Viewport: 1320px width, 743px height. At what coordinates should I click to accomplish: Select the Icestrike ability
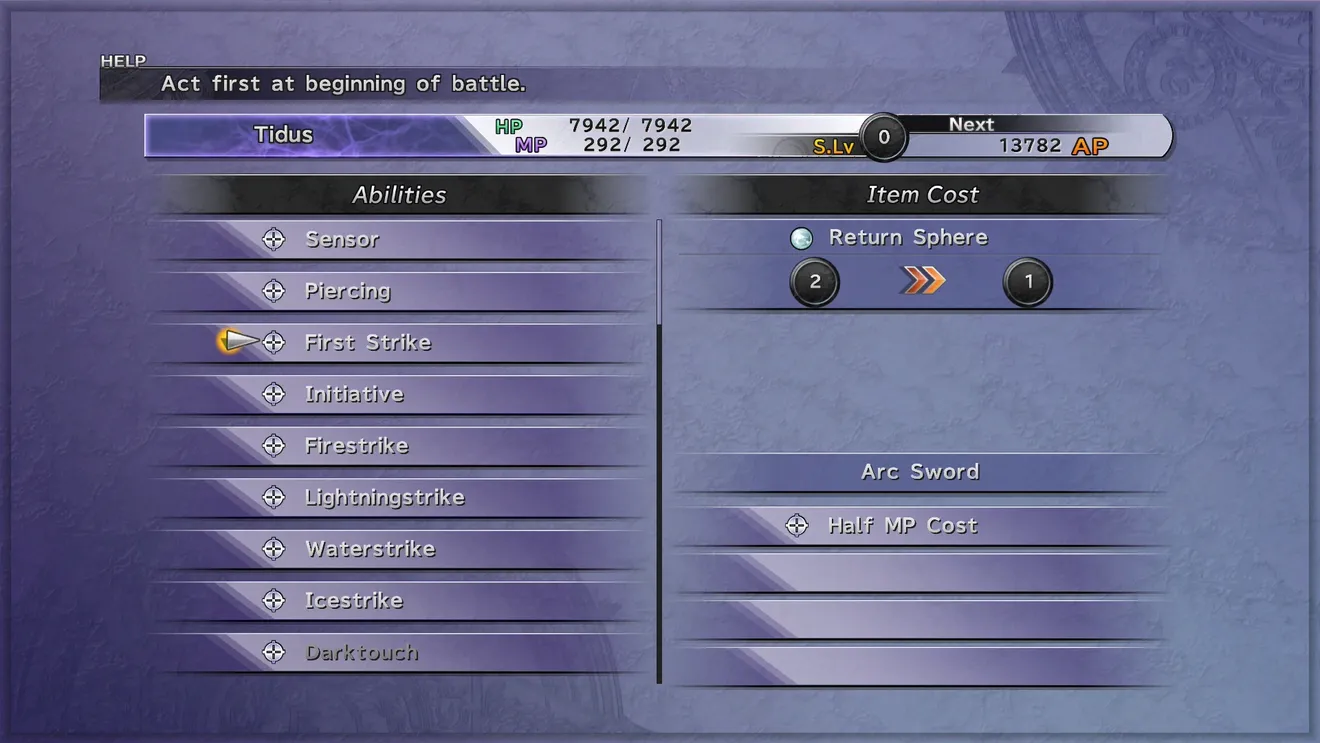tap(353, 601)
